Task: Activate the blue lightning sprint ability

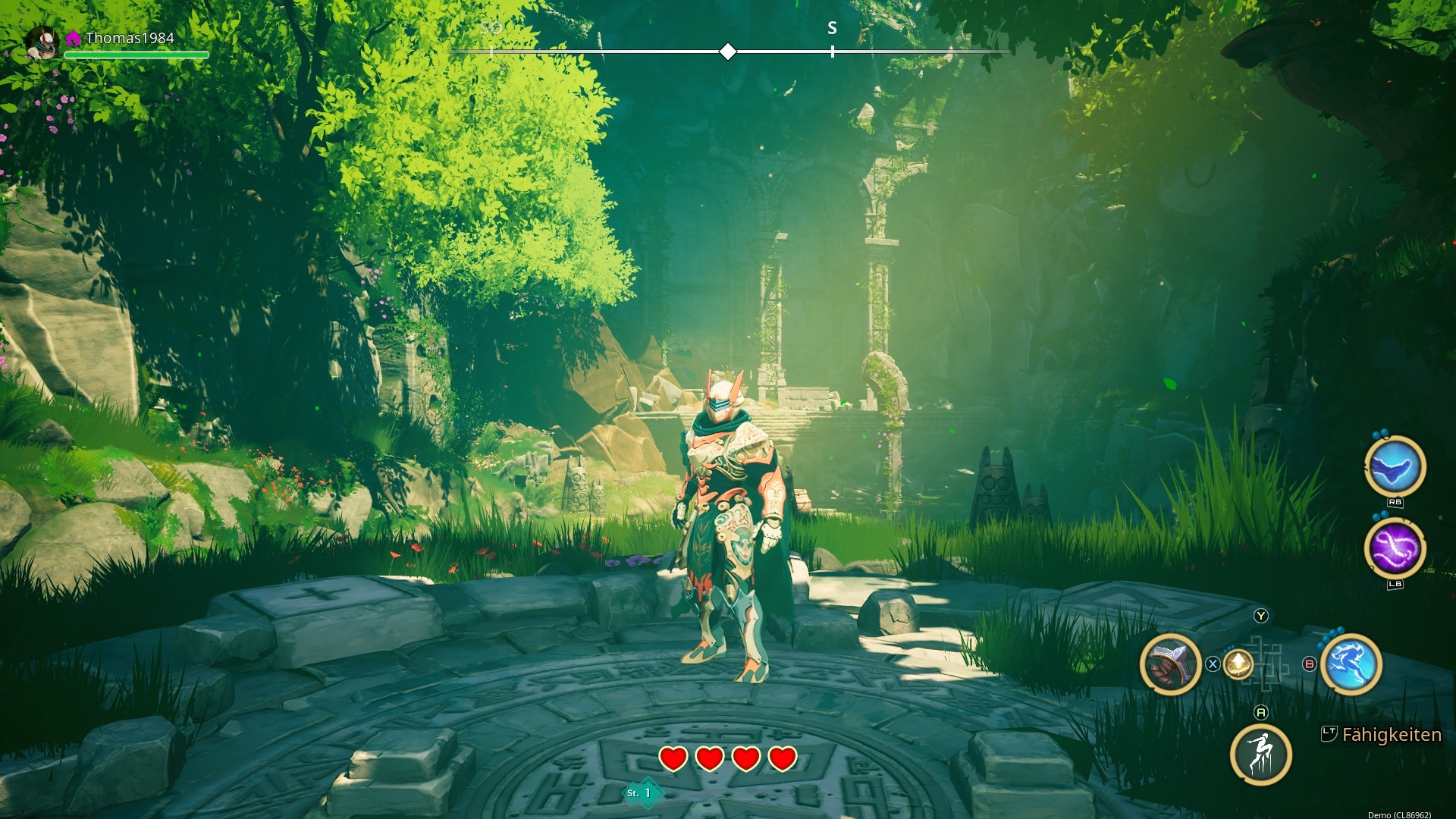Action: (1351, 664)
